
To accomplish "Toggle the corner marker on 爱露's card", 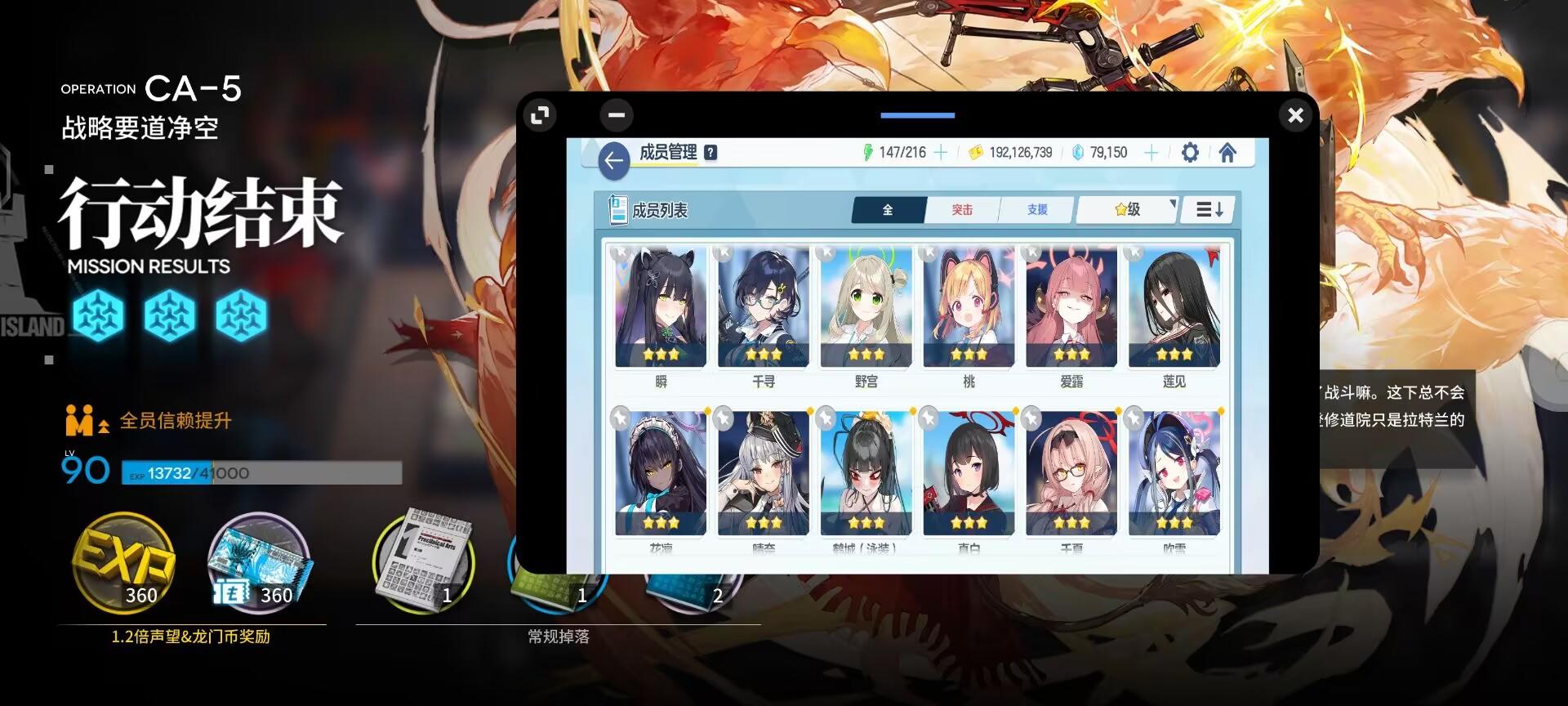I will coord(1031,252).
